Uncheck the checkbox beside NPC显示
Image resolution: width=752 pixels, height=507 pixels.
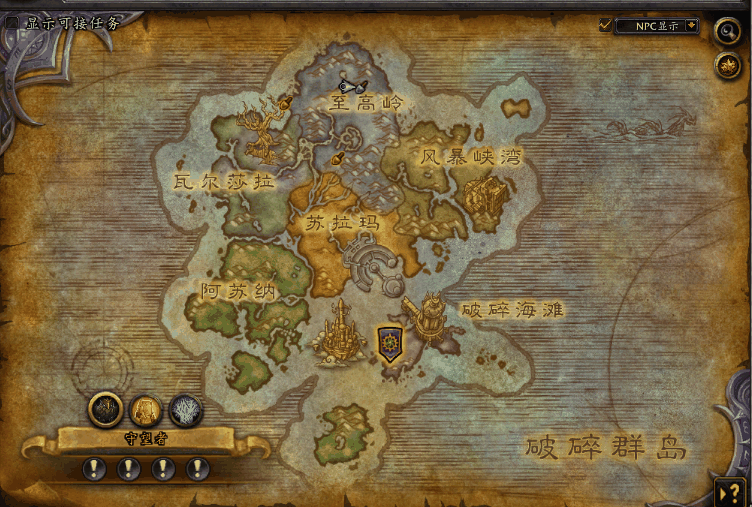[x=605, y=25]
